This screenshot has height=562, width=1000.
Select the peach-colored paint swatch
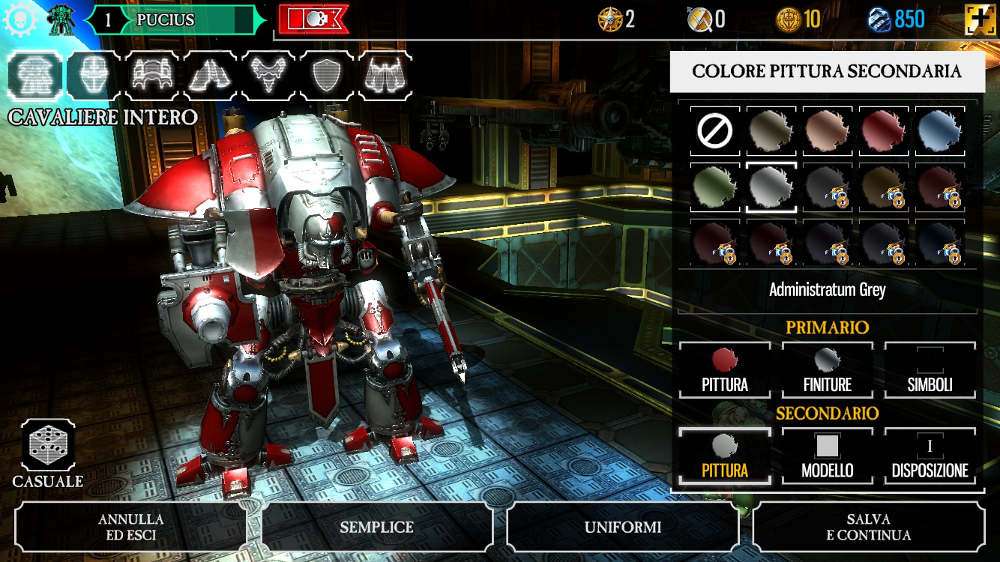tap(827, 129)
